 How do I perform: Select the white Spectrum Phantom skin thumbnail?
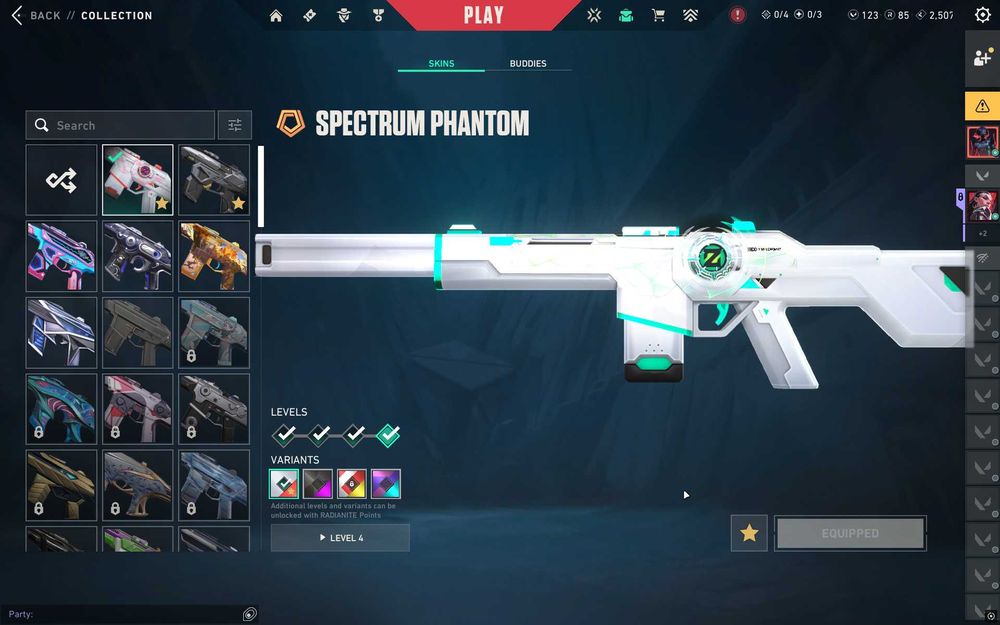(x=138, y=180)
